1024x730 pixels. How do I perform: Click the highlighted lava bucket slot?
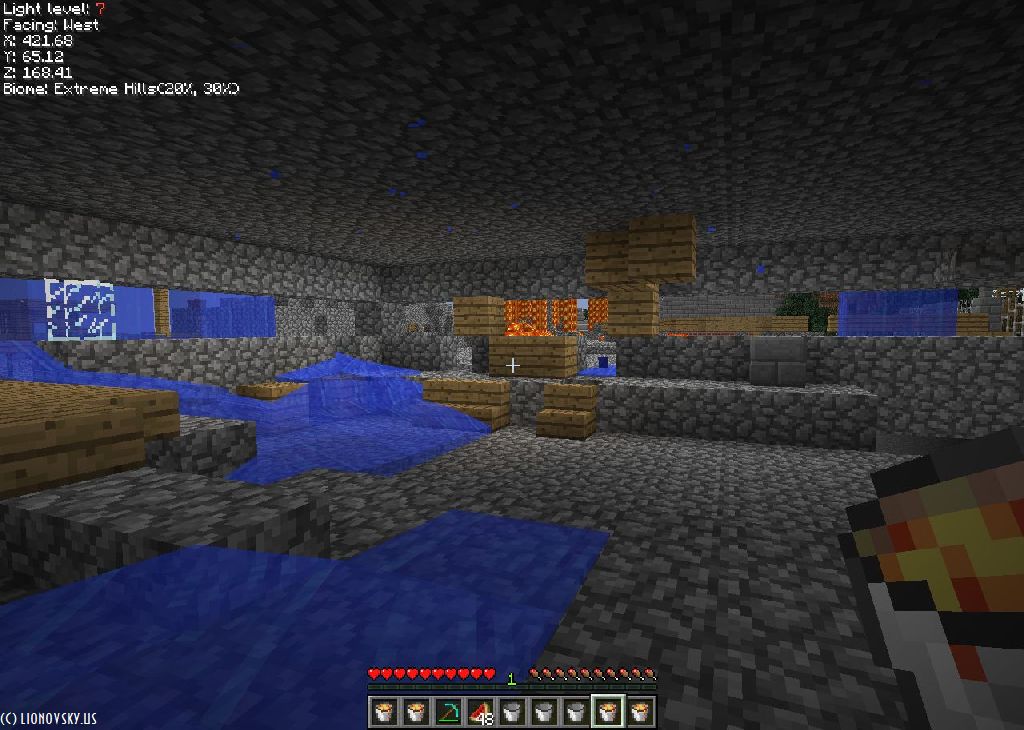click(608, 711)
